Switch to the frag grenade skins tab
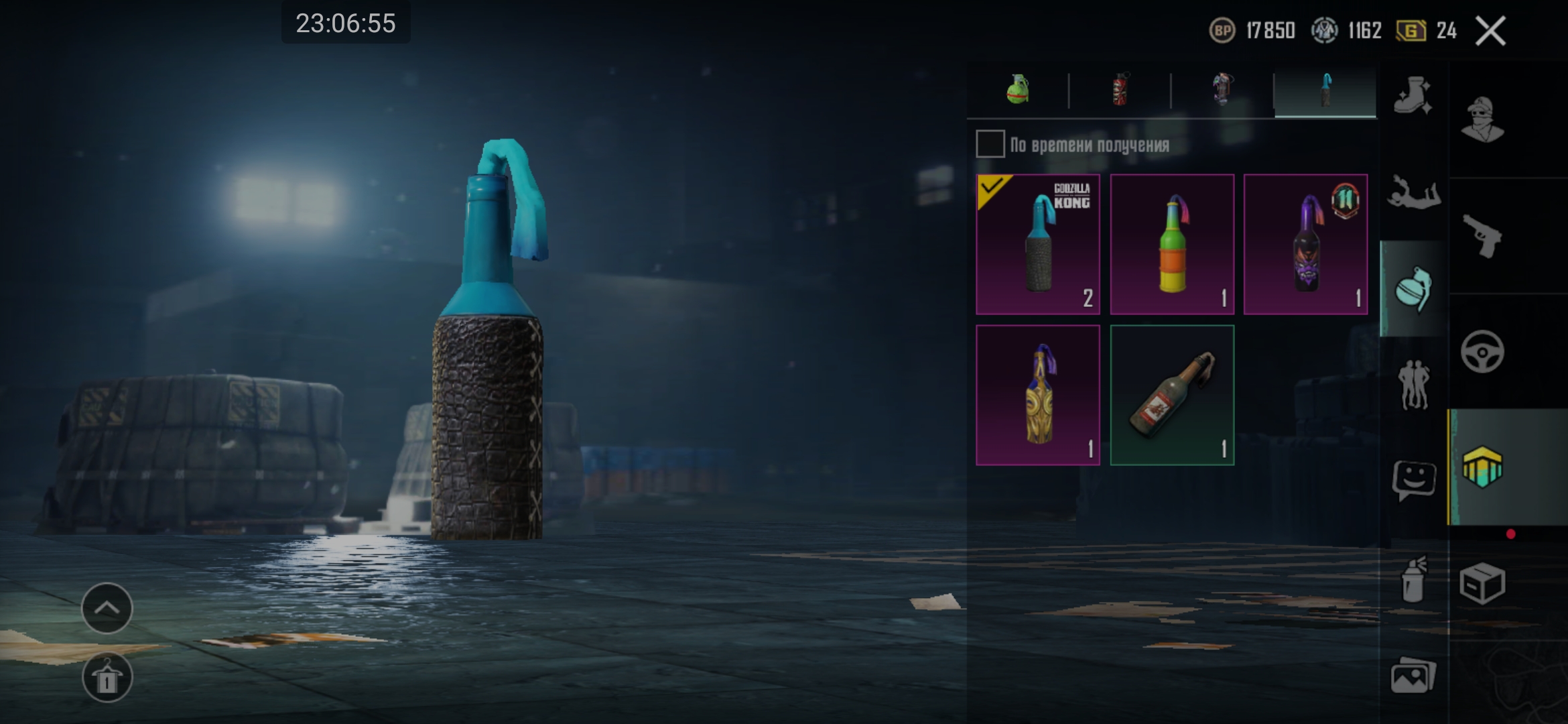This screenshot has height=724, width=1568. (1018, 90)
